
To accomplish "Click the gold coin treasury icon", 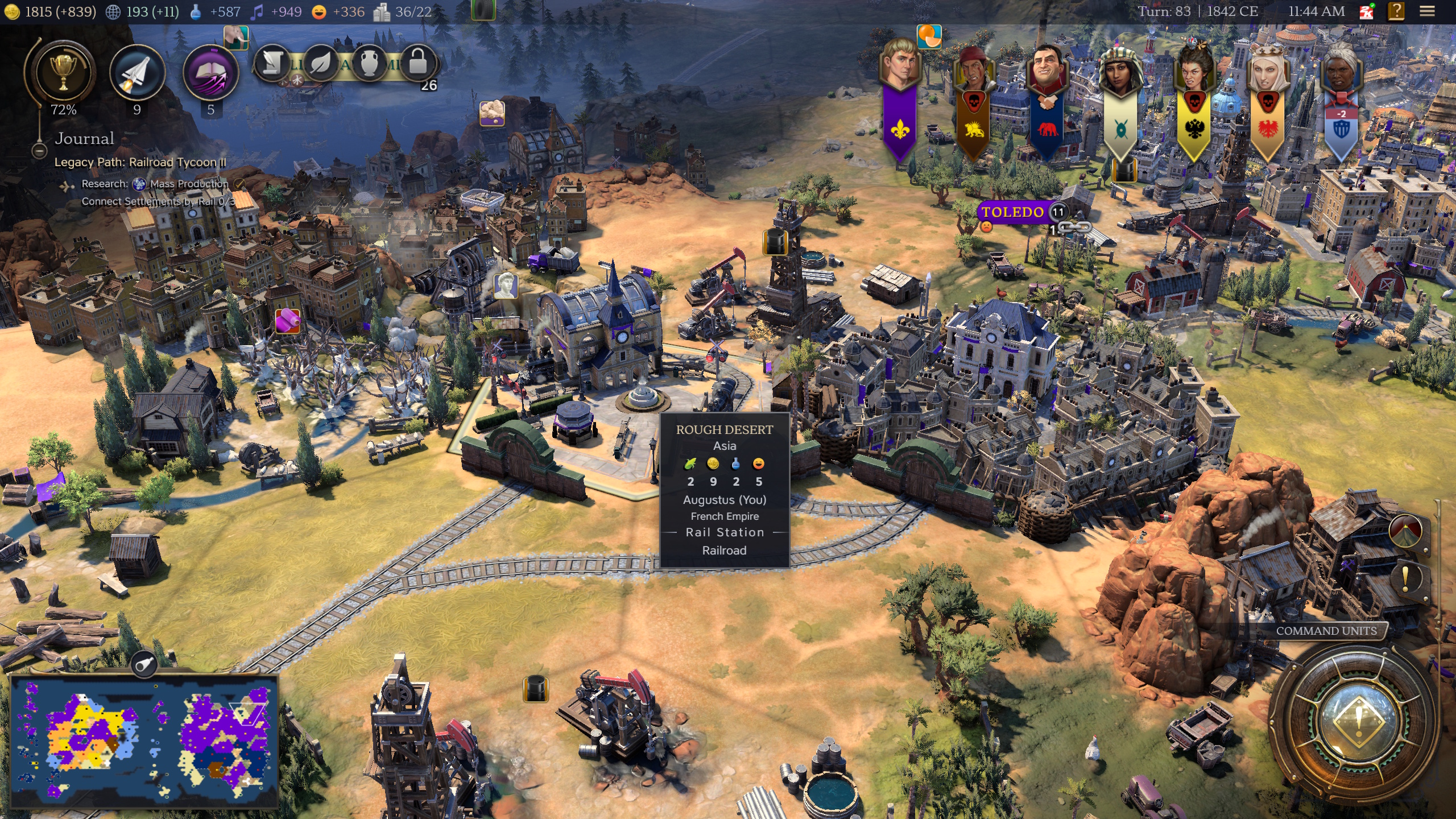I will coord(13,11).
